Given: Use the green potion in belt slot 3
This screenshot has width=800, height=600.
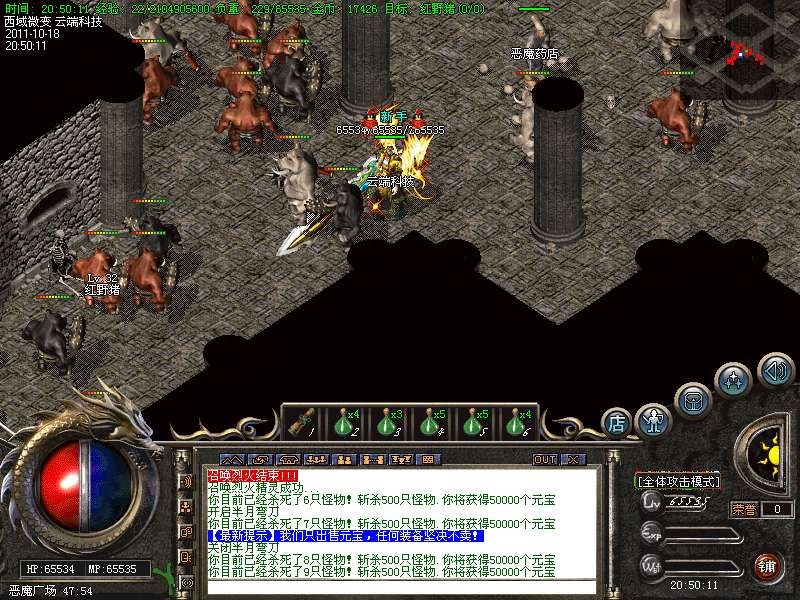Looking at the screenshot, I should 389,422.
